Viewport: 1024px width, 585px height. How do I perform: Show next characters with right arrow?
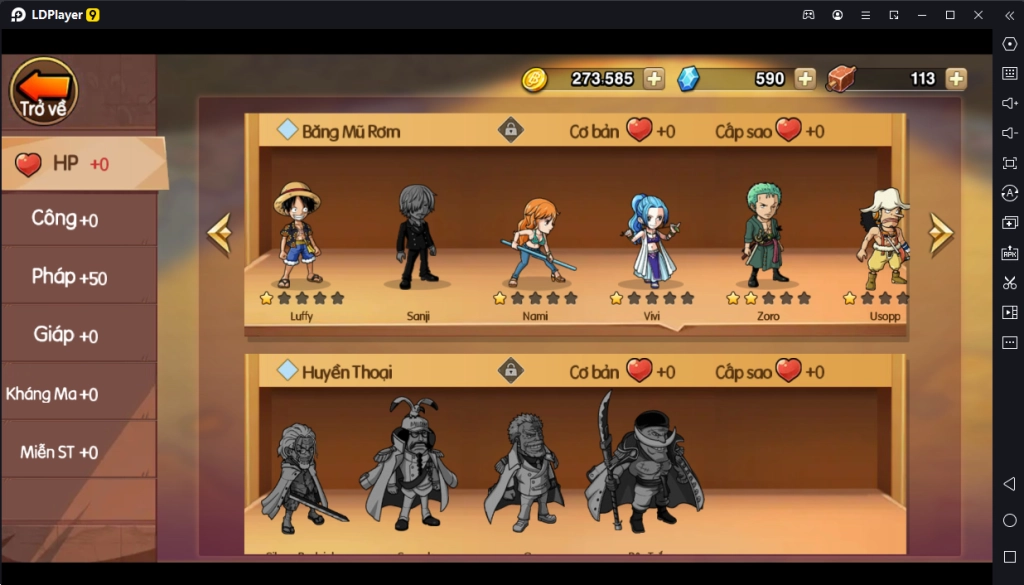940,233
